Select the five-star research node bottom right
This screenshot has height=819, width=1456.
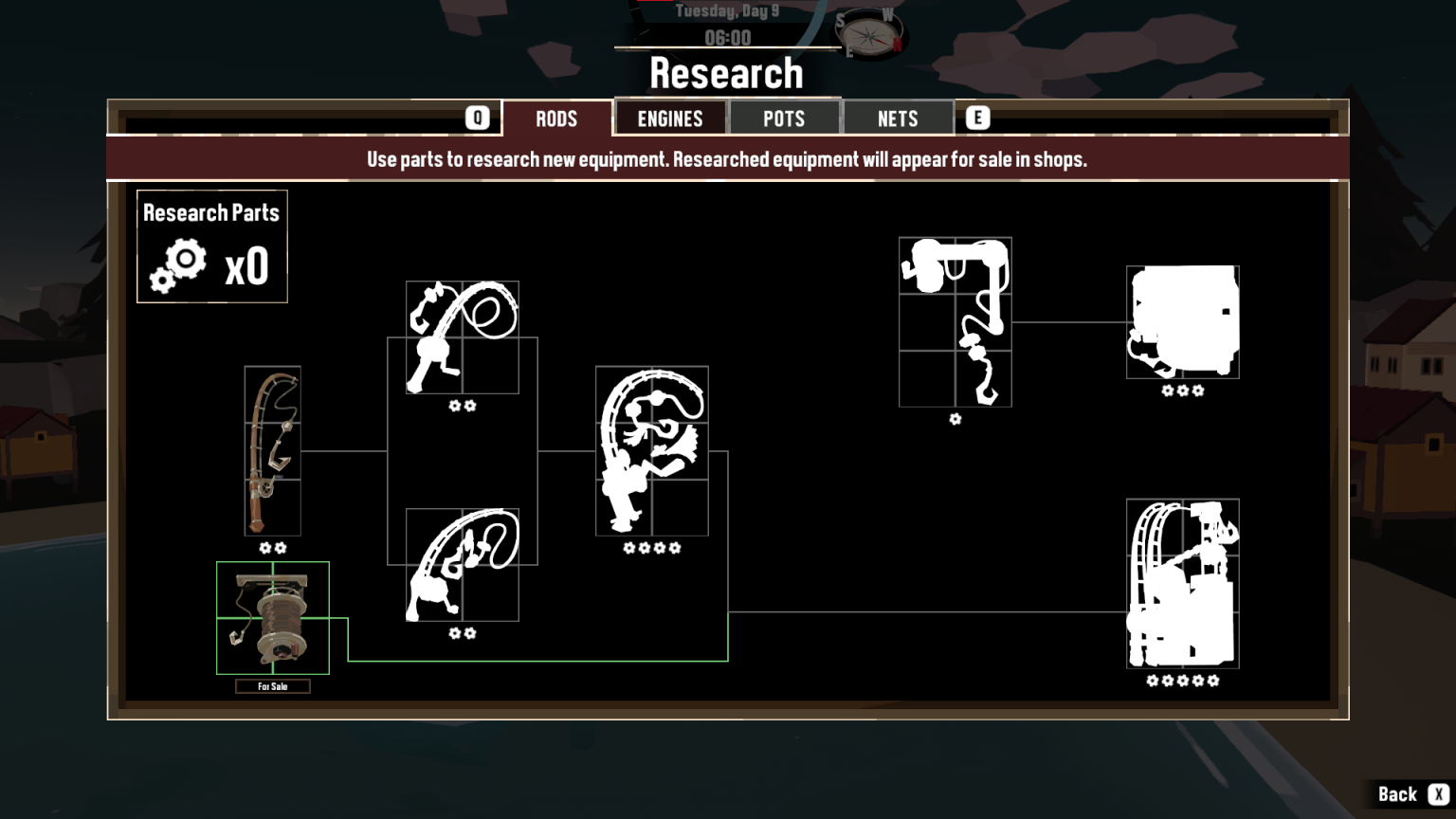[1182, 584]
